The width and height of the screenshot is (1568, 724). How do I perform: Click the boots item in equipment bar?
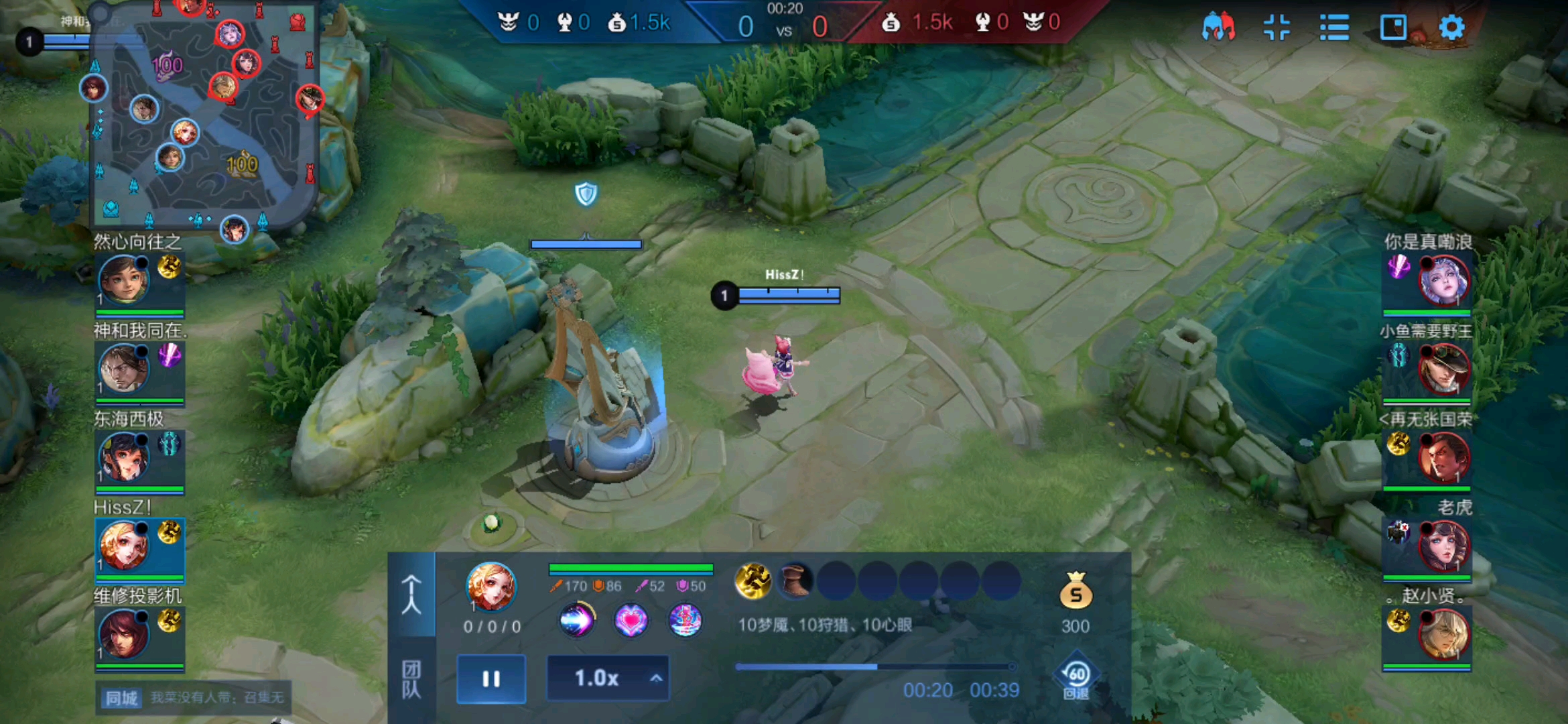[x=795, y=581]
